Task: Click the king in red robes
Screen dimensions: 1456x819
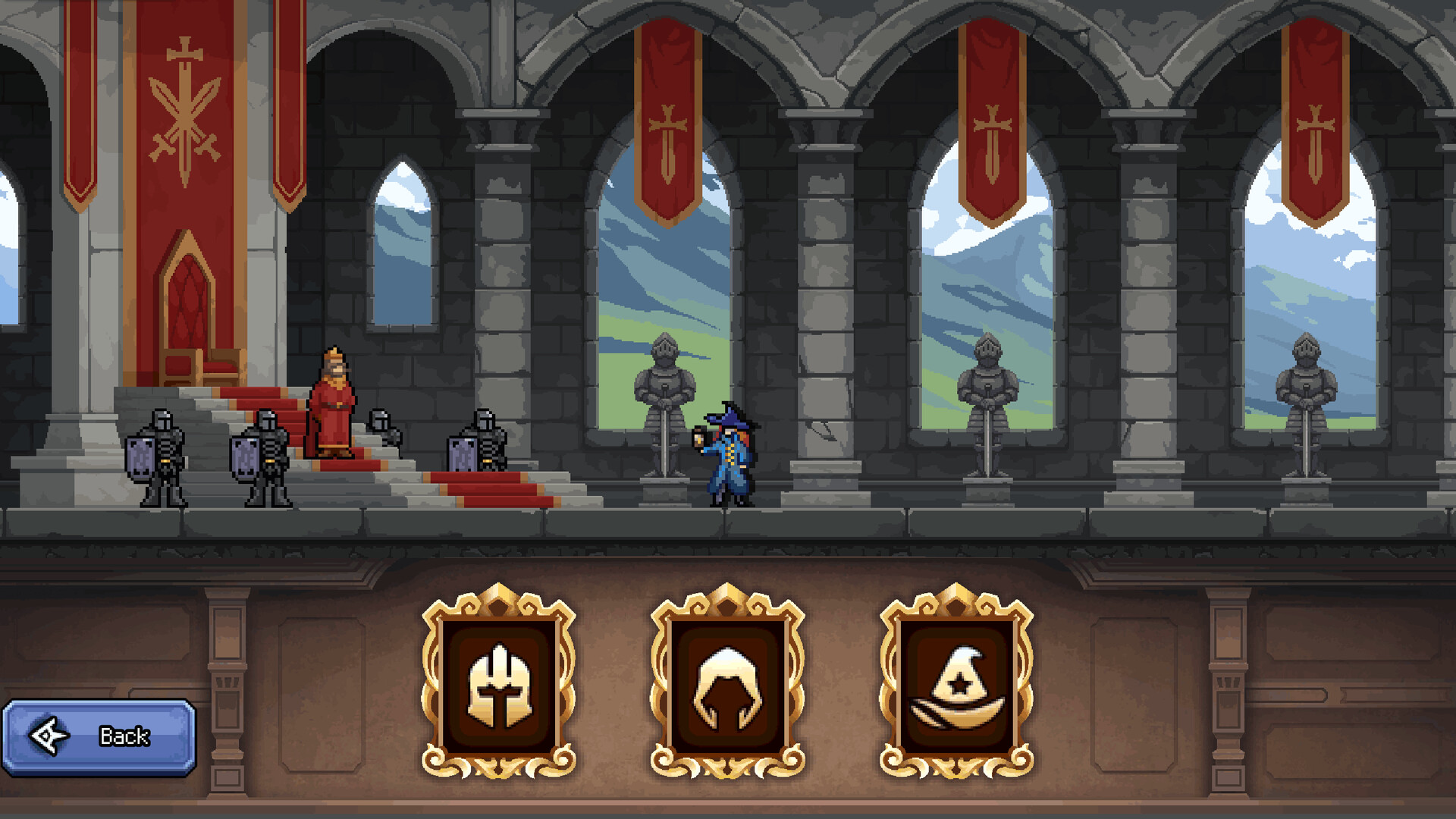Action: coord(336,402)
